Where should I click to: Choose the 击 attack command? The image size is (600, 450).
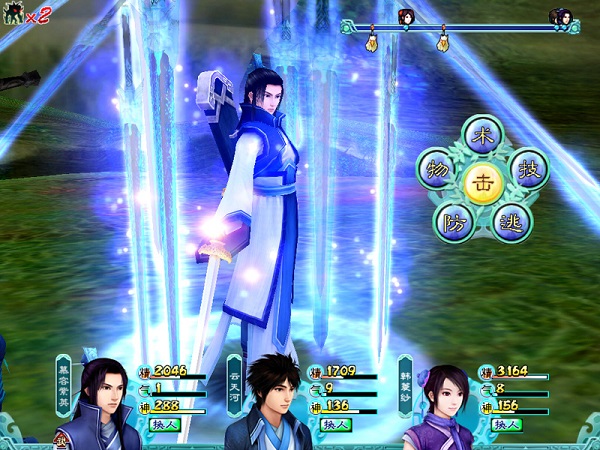[x=482, y=180]
